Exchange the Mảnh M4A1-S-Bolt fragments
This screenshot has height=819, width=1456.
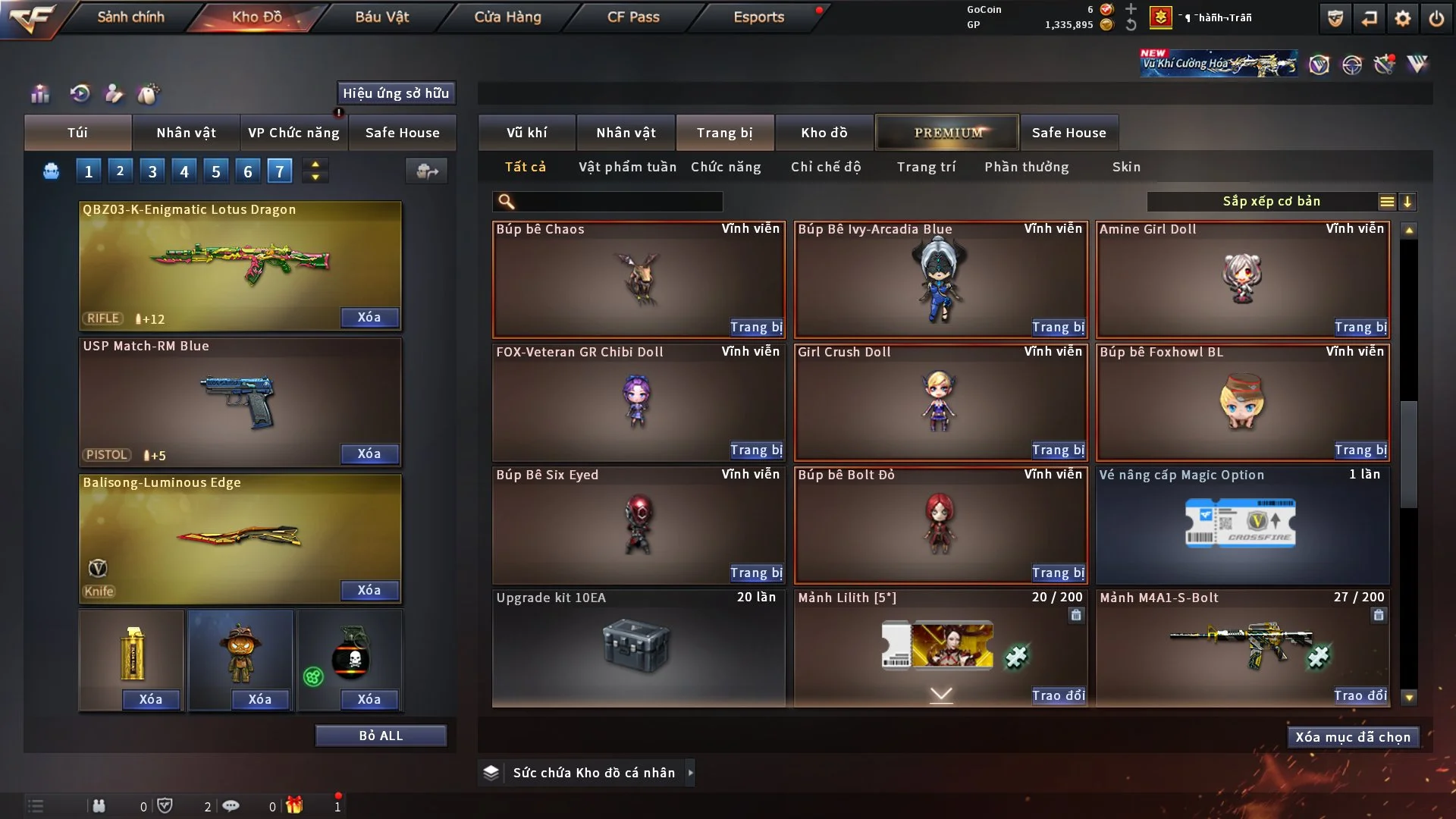[x=1360, y=695]
